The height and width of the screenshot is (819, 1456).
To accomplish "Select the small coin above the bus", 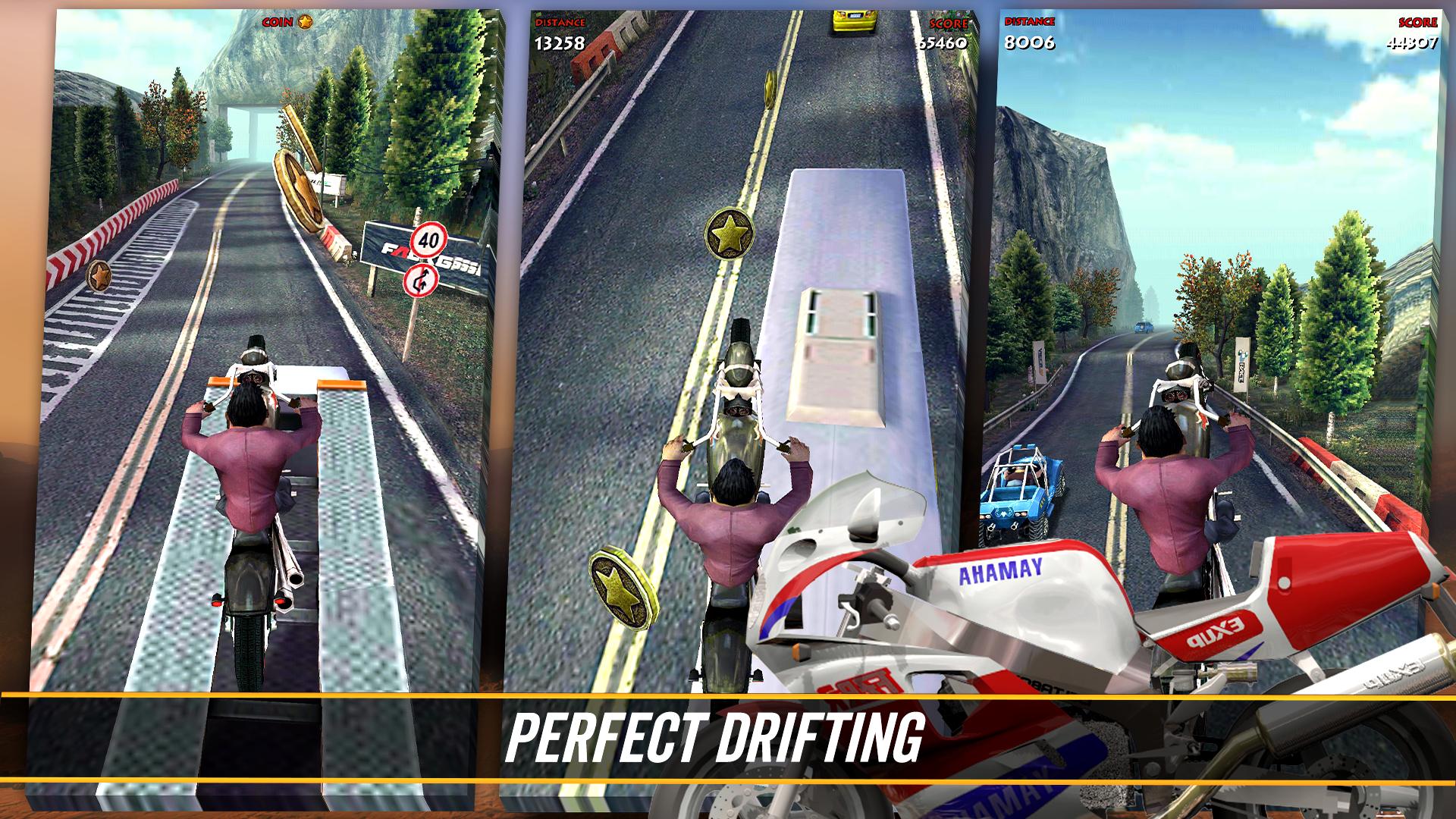I will [769, 88].
